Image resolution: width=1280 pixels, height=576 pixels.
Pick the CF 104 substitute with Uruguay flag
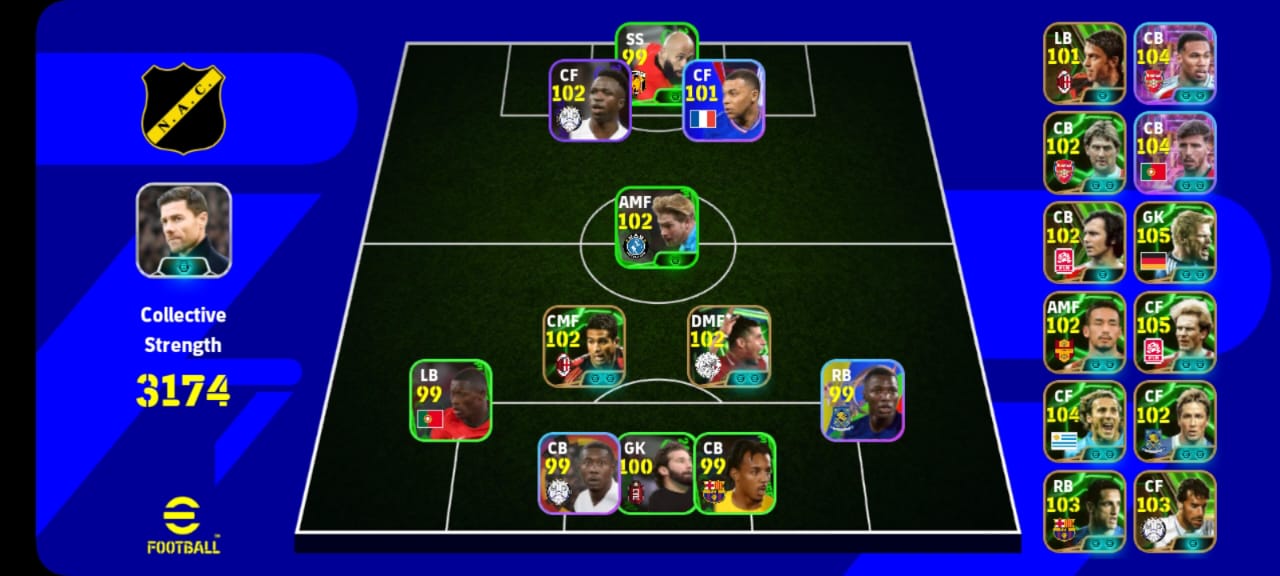point(1085,421)
